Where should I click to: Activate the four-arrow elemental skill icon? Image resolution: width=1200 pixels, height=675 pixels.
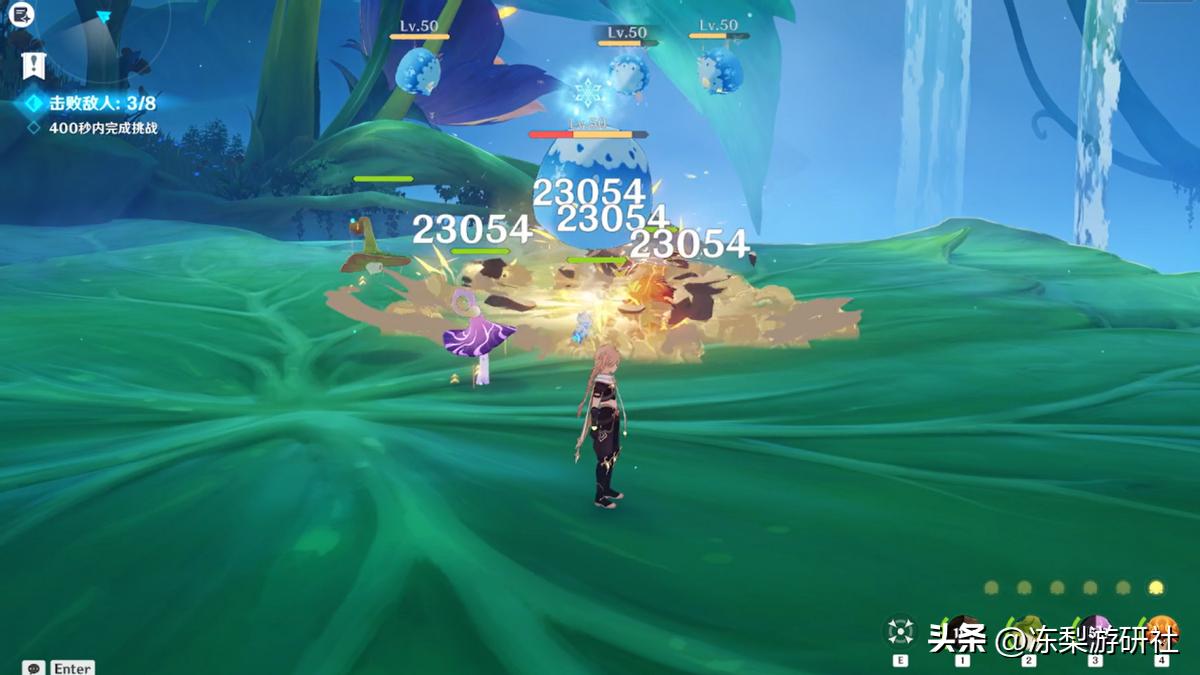900,632
